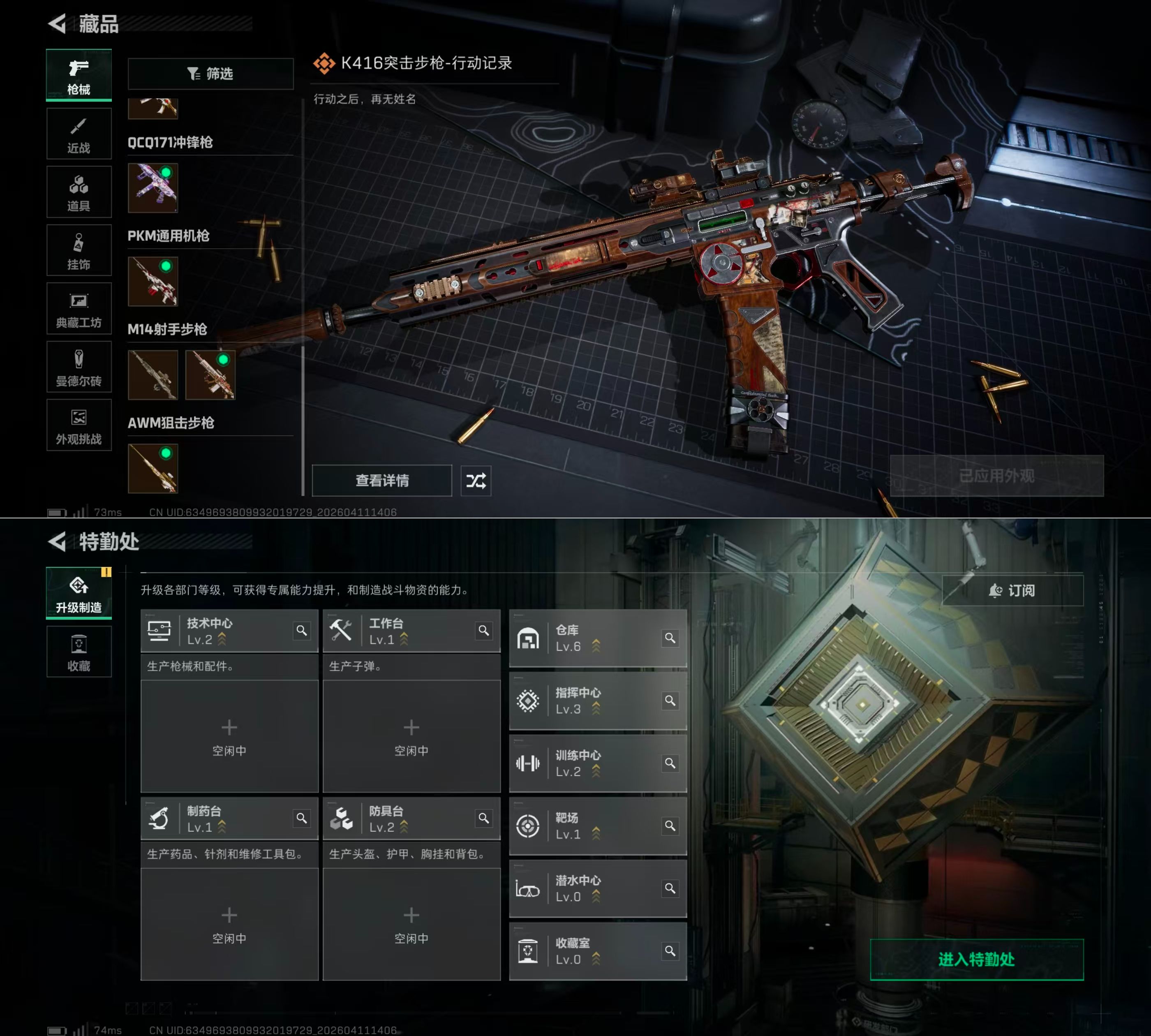Click the shuffle random skin button
1151x1036 pixels.
(x=476, y=481)
